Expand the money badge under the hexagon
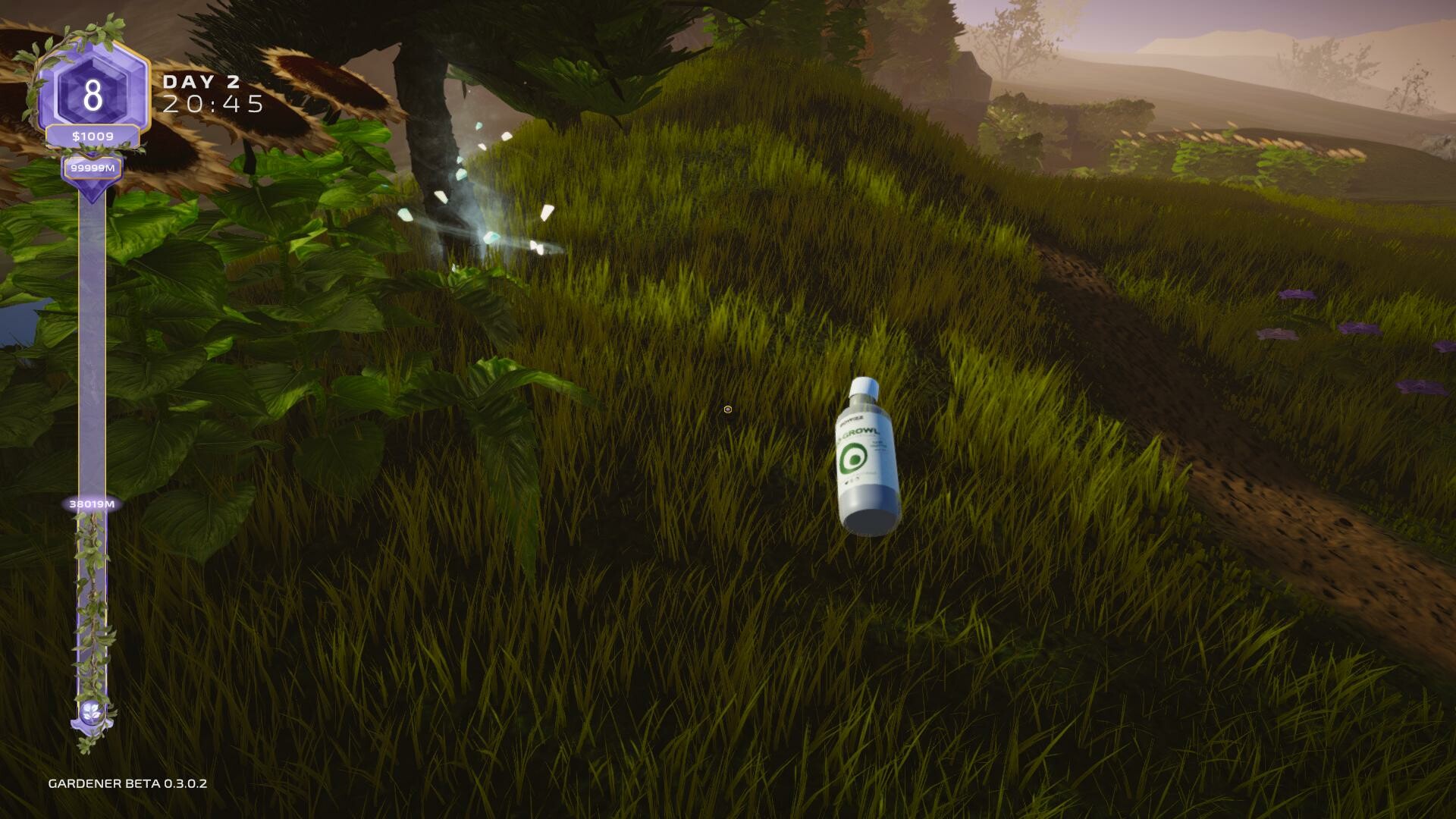This screenshot has width=1456, height=819. (x=91, y=136)
